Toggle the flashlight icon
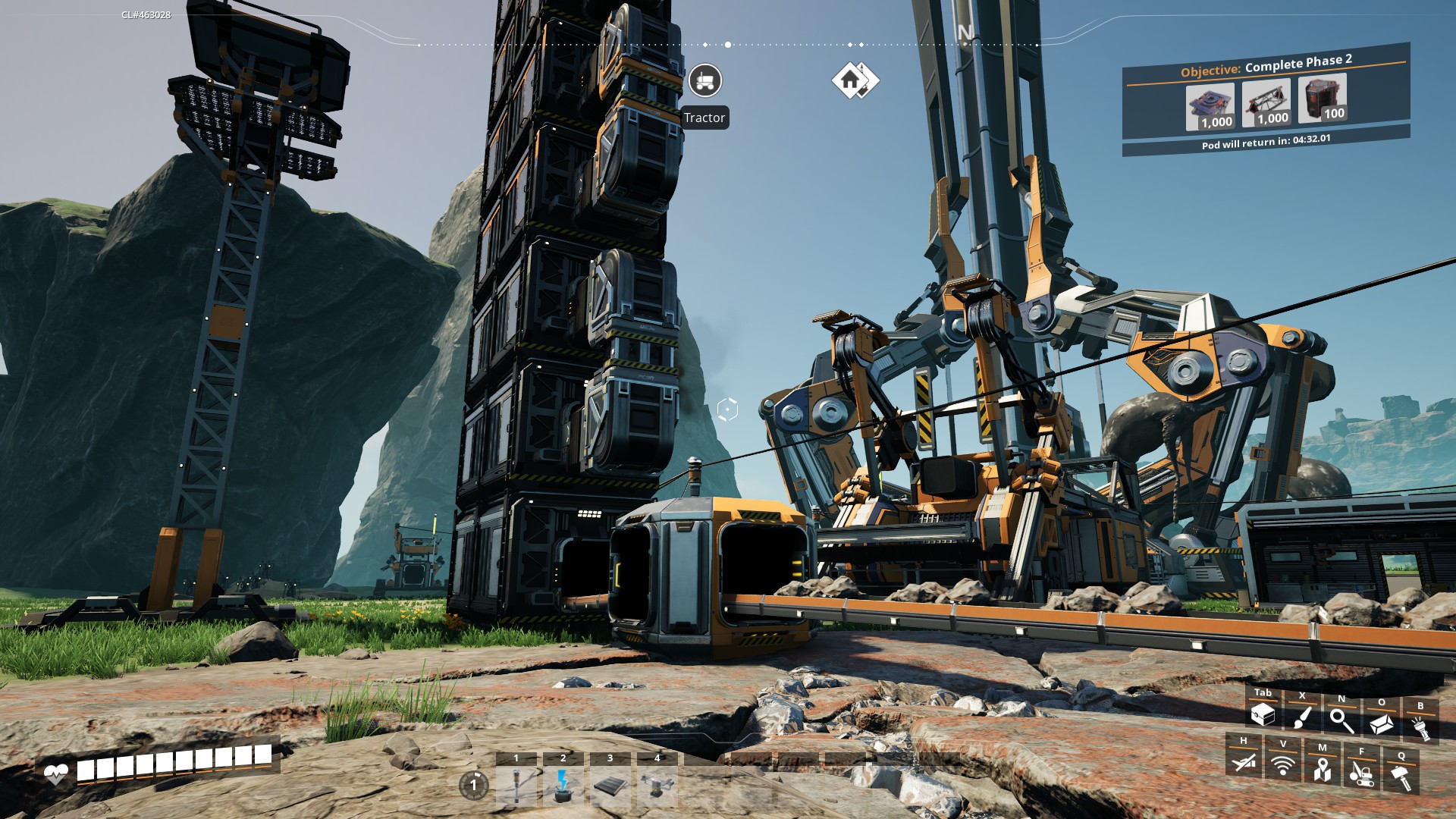 [1420, 727]
